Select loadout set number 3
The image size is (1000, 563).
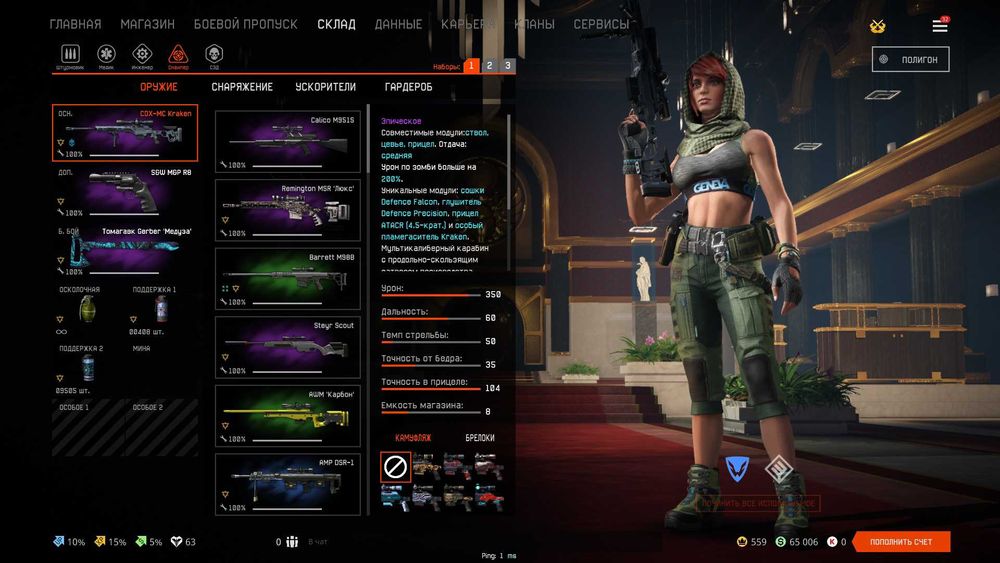point(507,66)
